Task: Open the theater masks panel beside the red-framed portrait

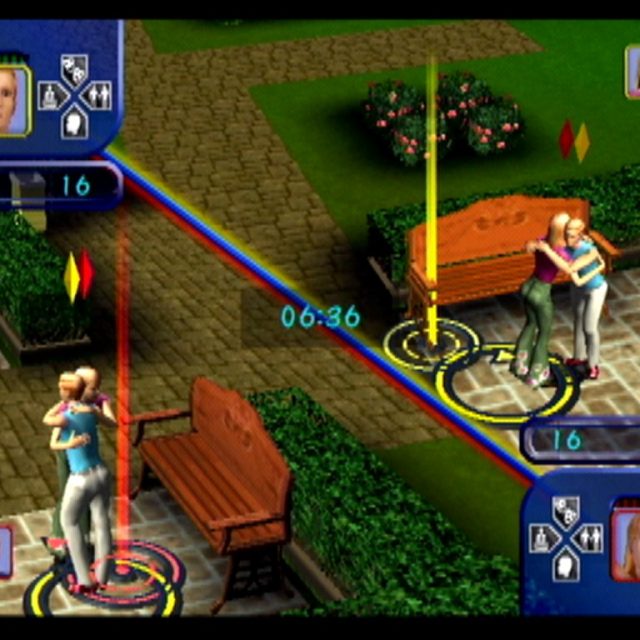Action: click(565, 510)
